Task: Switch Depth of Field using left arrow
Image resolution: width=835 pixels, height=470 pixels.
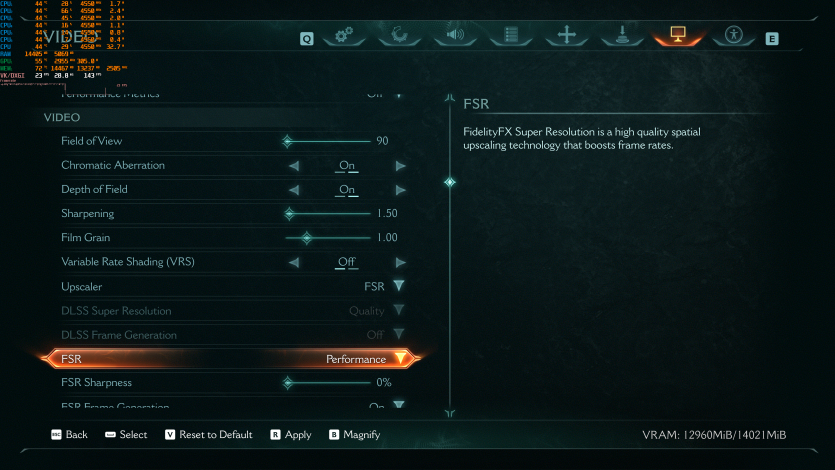Action: [x=294, y=190]
